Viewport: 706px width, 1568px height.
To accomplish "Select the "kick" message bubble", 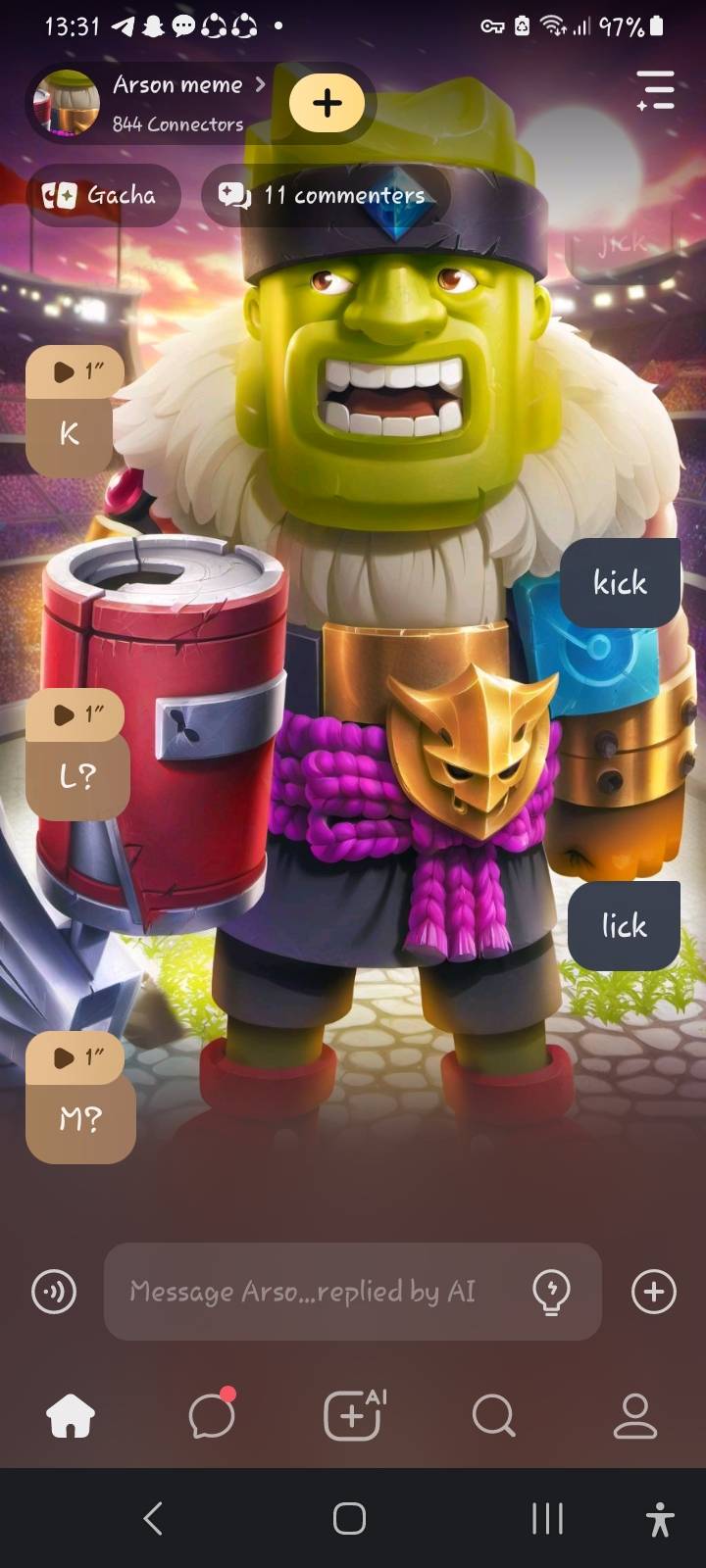I will (x=620, y=583).
